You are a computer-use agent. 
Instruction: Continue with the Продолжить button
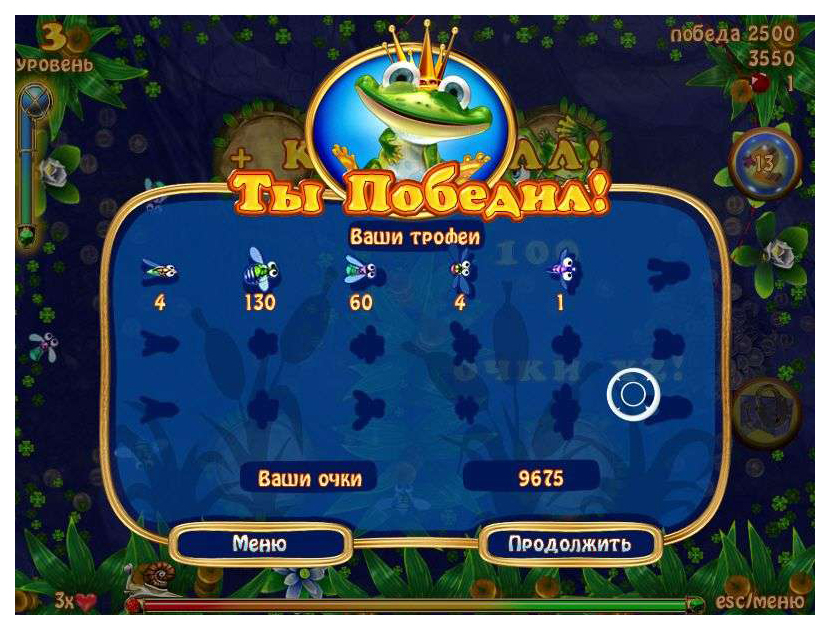[x=570, y=544]
